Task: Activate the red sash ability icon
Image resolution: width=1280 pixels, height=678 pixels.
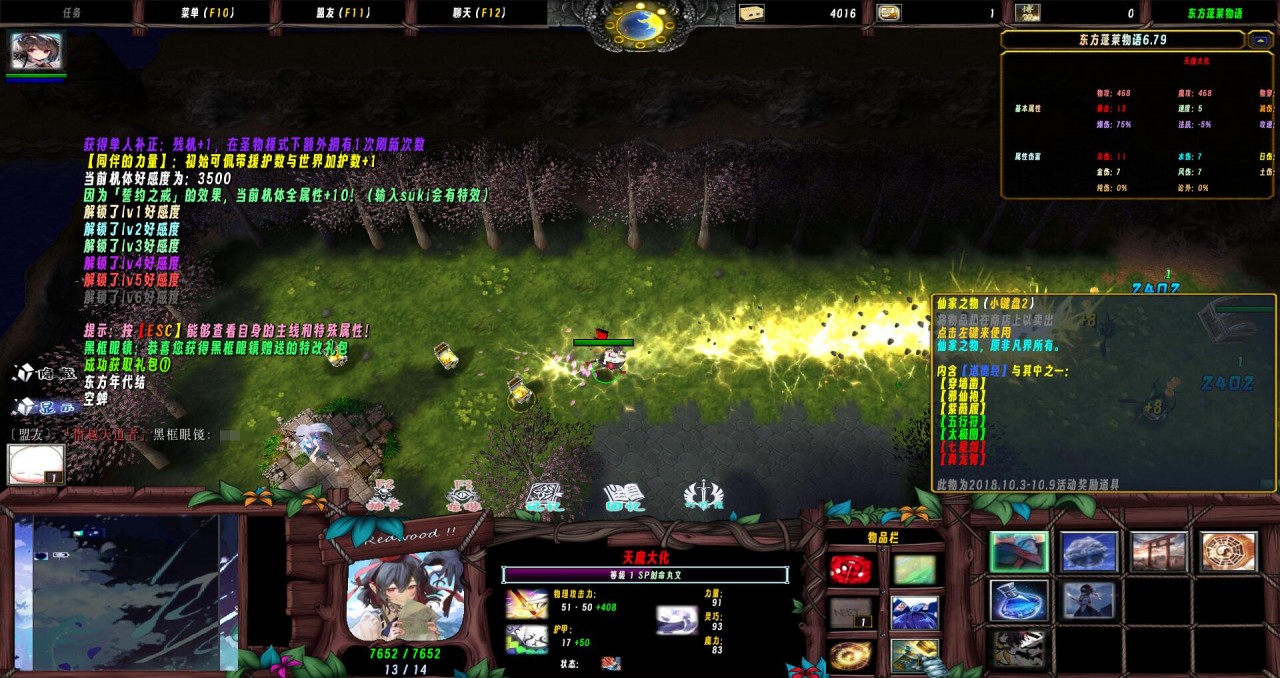Action: [x=1019, y=552]
